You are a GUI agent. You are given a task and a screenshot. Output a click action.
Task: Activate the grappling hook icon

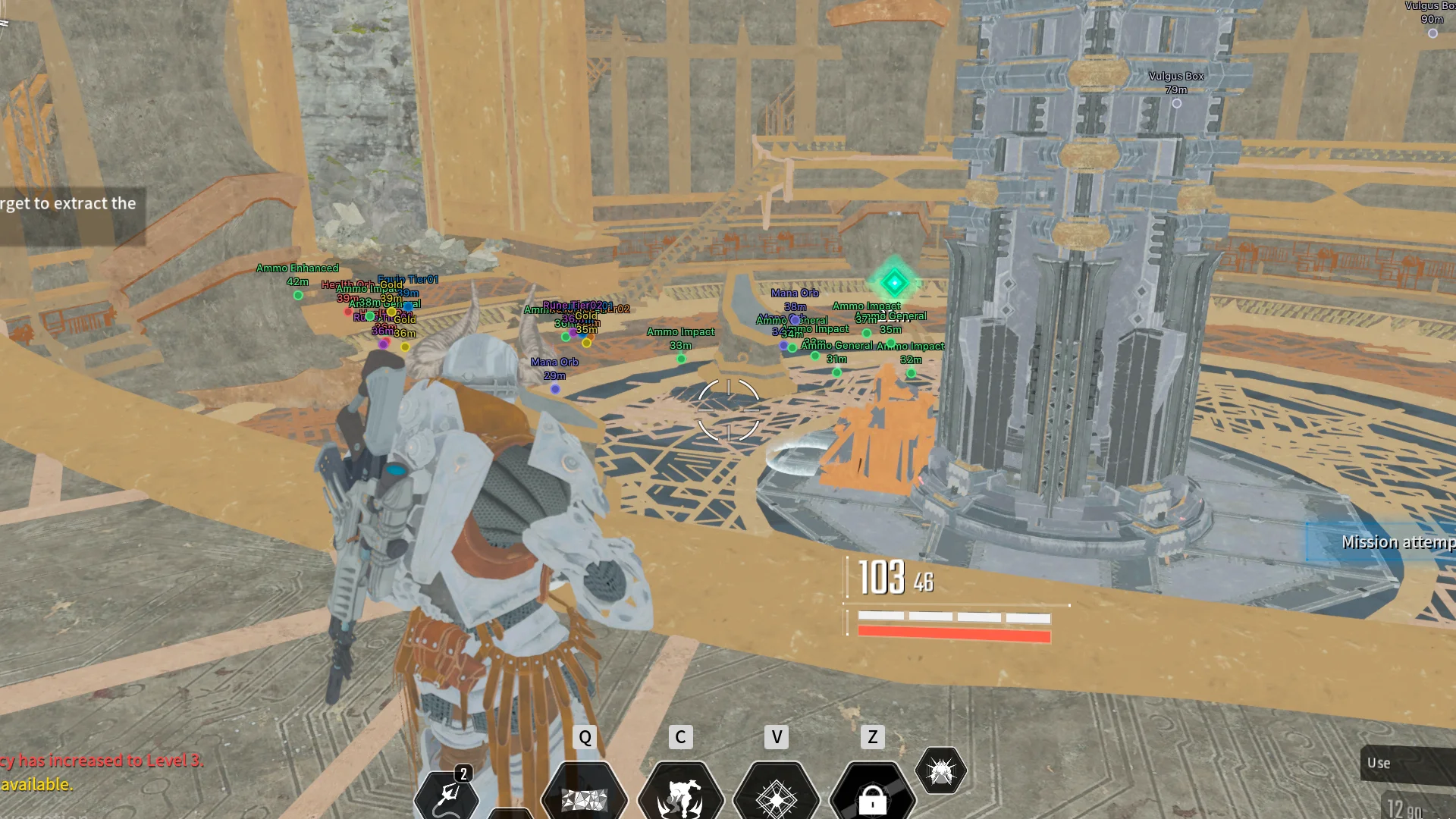point(447,795)
